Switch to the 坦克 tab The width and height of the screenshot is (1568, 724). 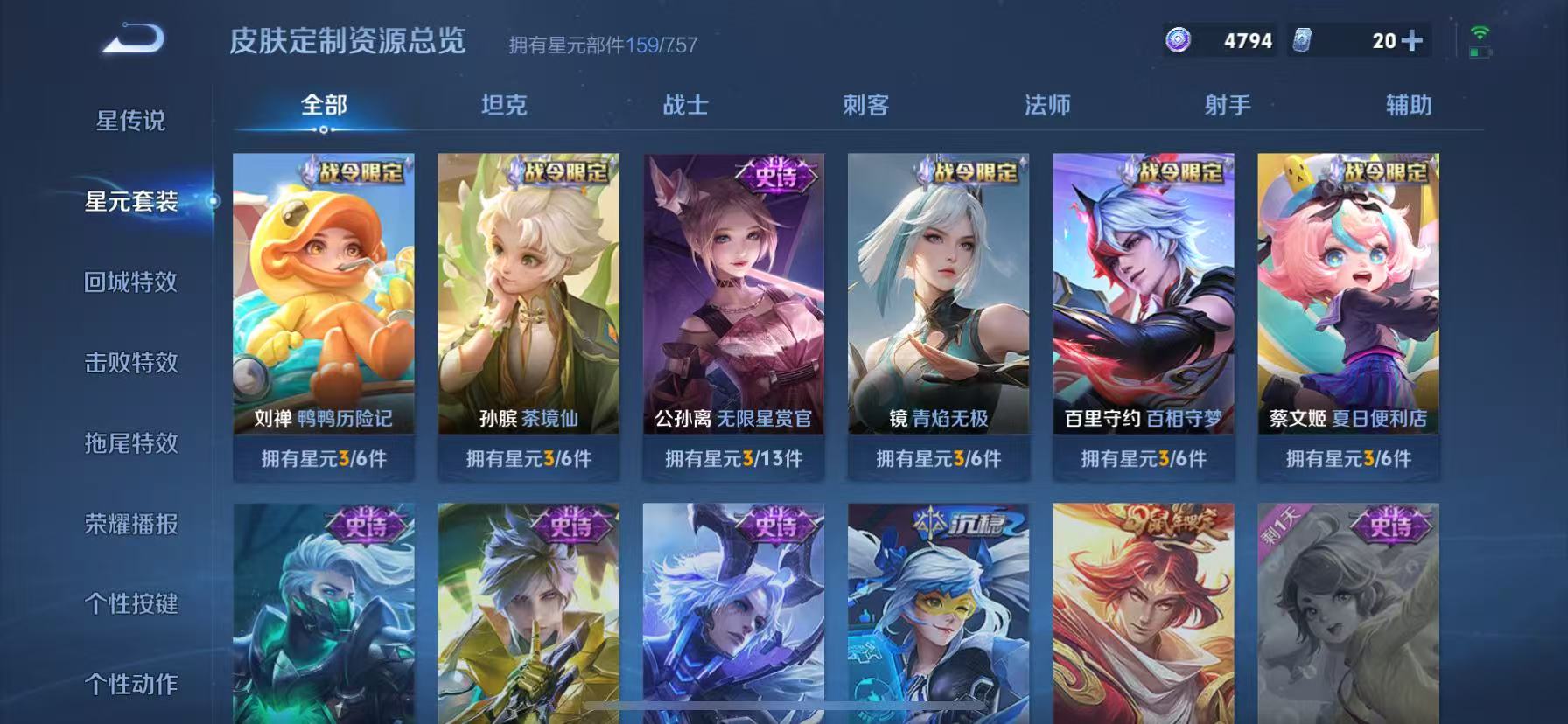(x=503, y=105)
